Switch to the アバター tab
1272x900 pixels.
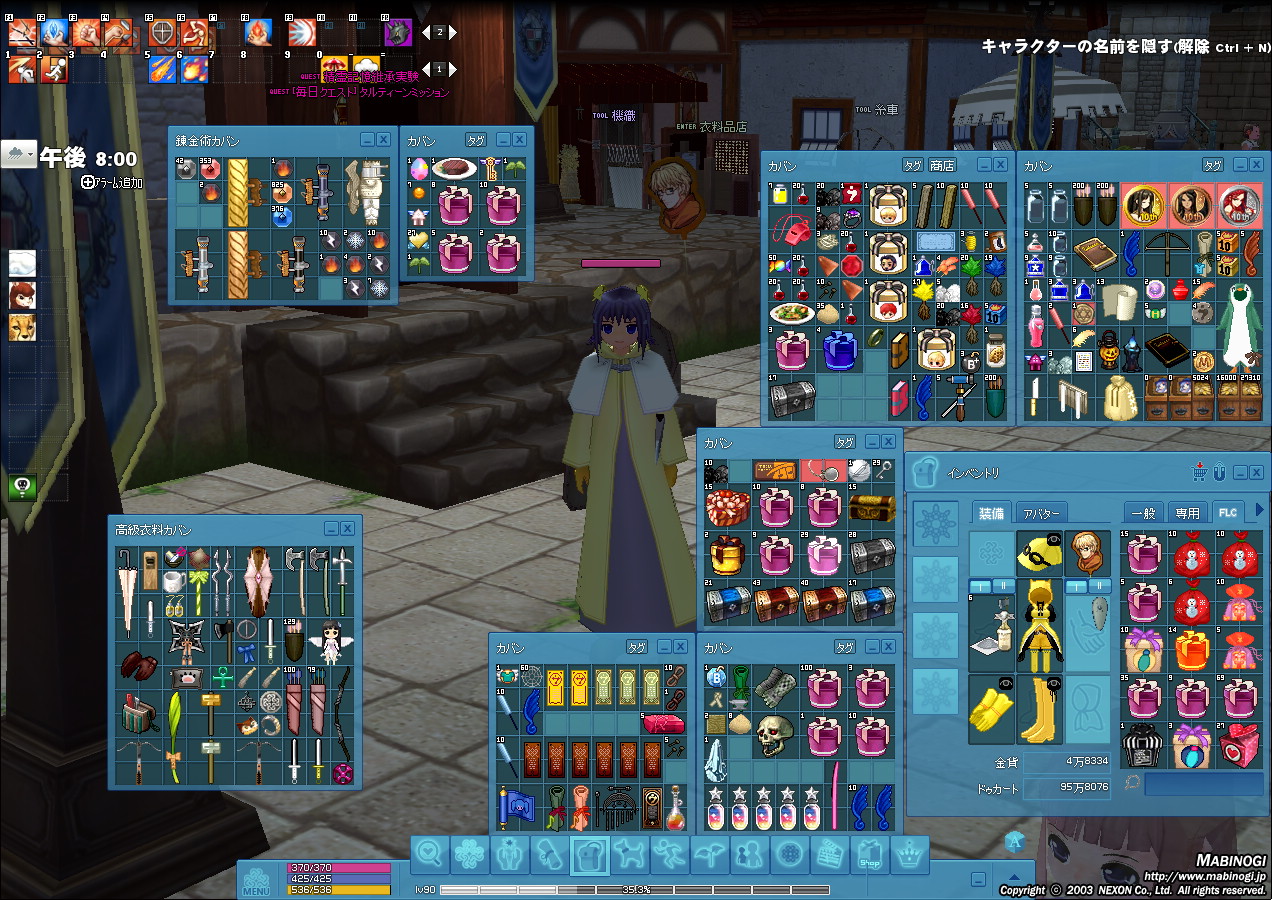pyautogui.click(x=1040, y=513)
